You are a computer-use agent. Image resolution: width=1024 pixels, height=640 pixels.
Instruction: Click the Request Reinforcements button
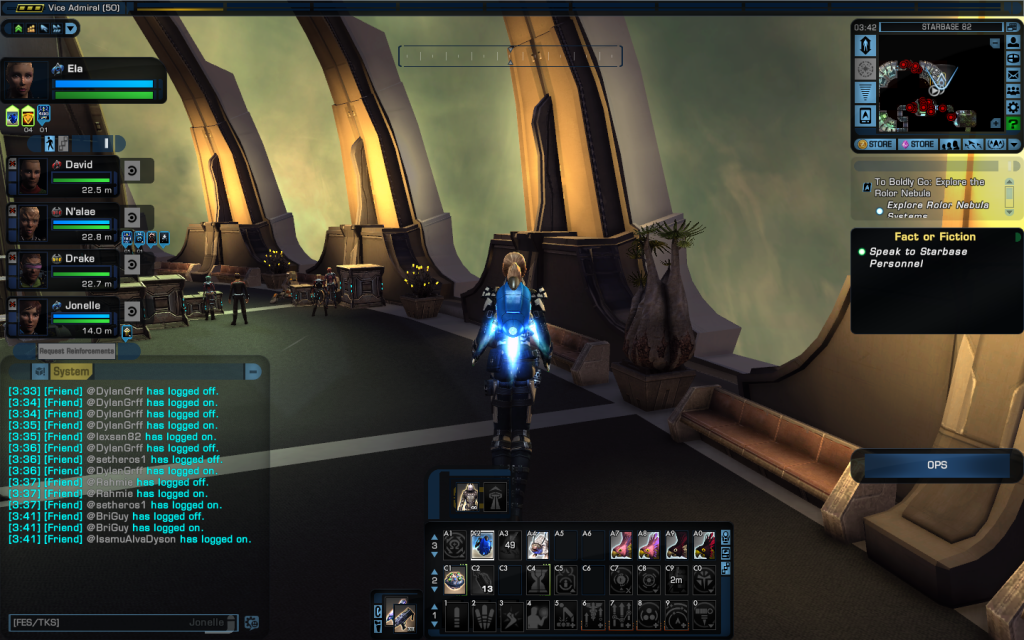(77, 351)
